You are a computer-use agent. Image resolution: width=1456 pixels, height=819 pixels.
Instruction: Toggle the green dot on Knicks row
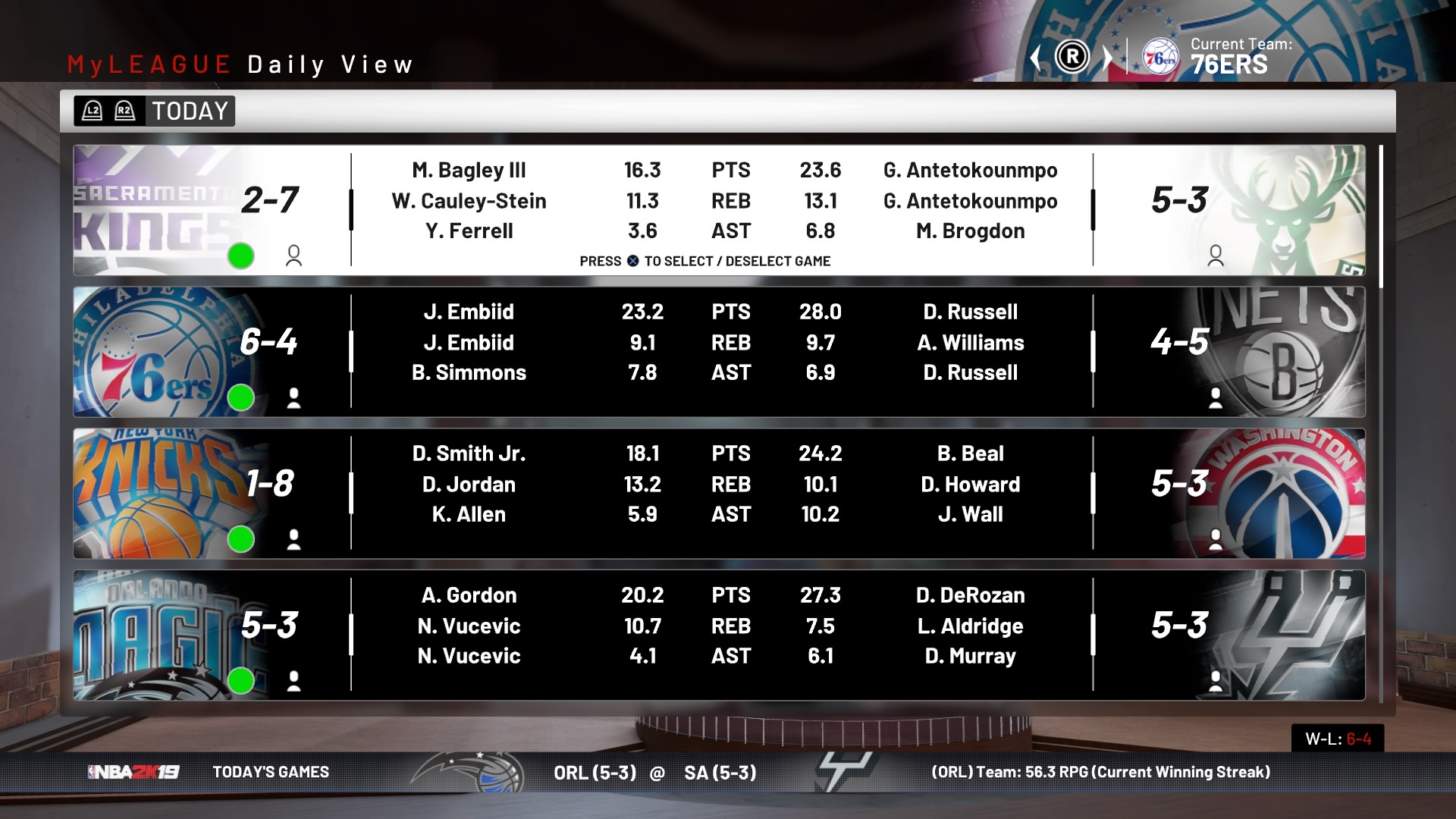(x=241, y=539)
